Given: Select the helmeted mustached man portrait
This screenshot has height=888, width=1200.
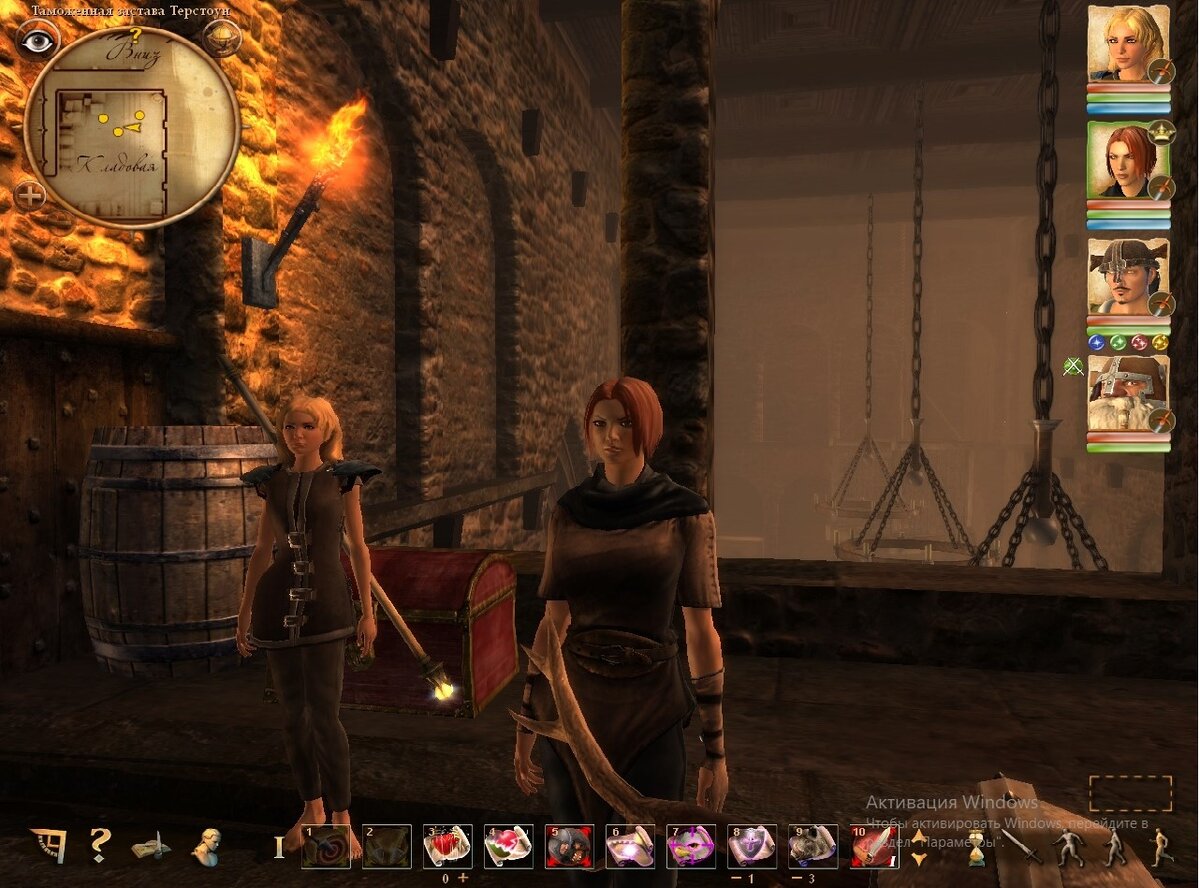Looking at the screenshot, I should click(1128, 277).
